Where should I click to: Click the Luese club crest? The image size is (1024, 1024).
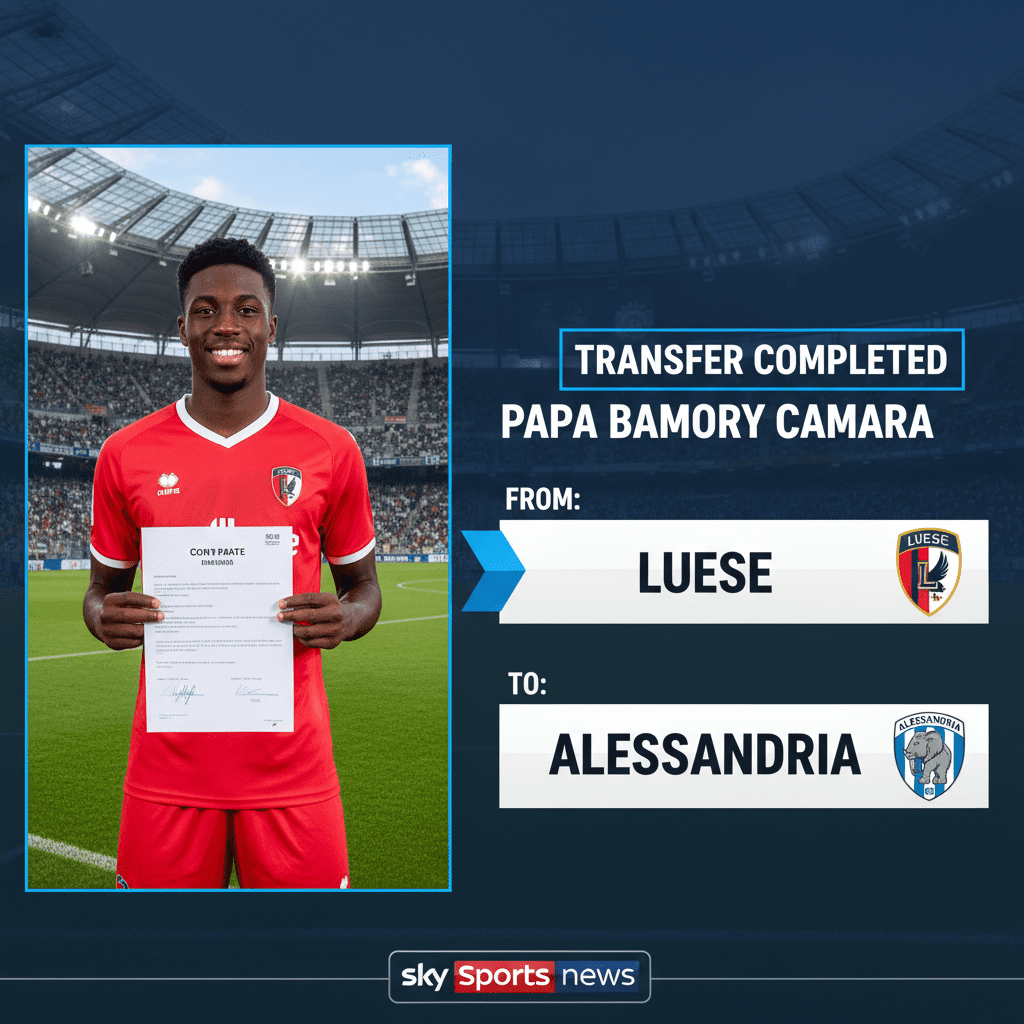tap(928, 571)
